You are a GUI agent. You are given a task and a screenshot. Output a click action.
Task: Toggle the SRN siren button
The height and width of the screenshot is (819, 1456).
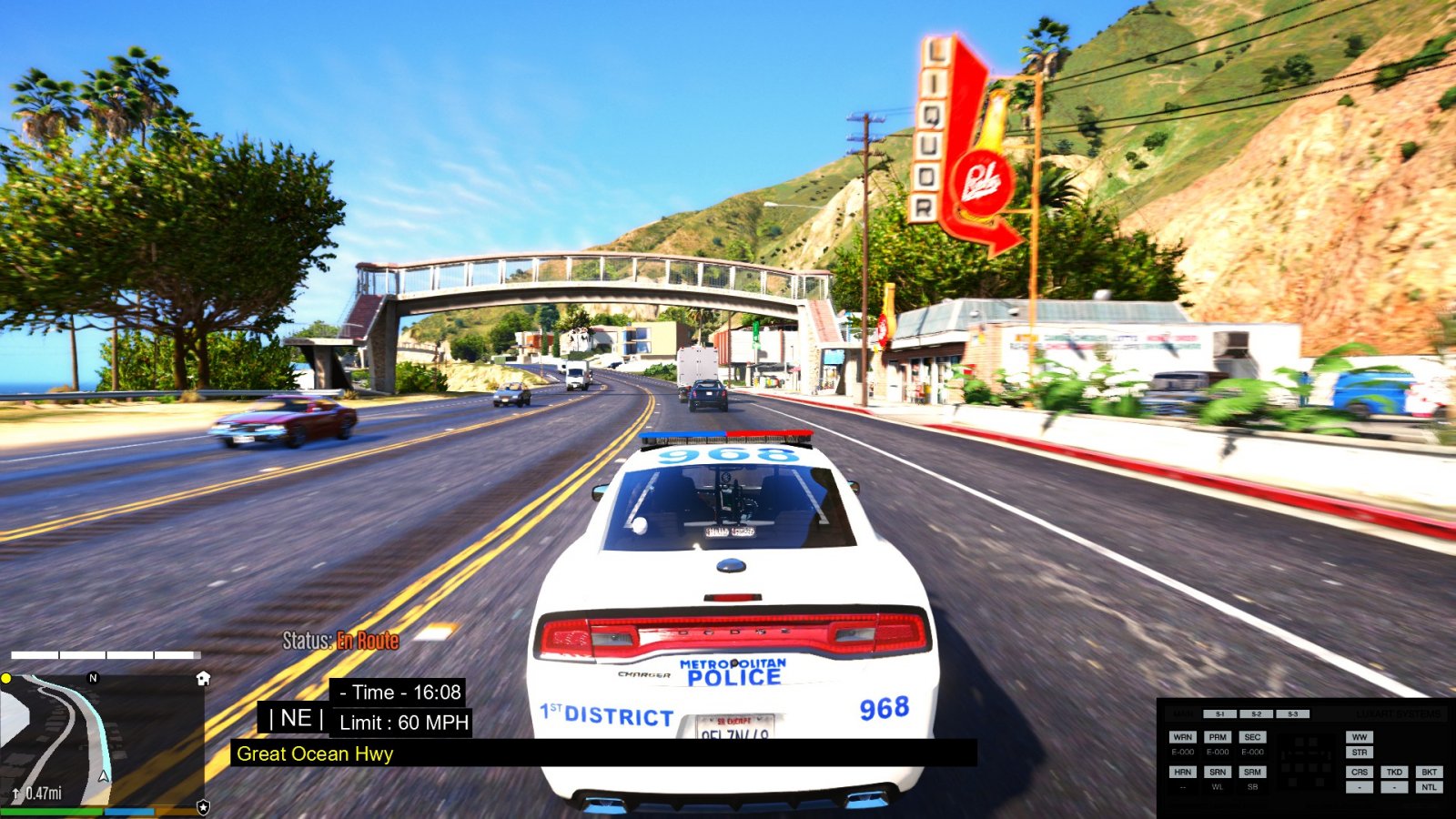(1218, 772)
